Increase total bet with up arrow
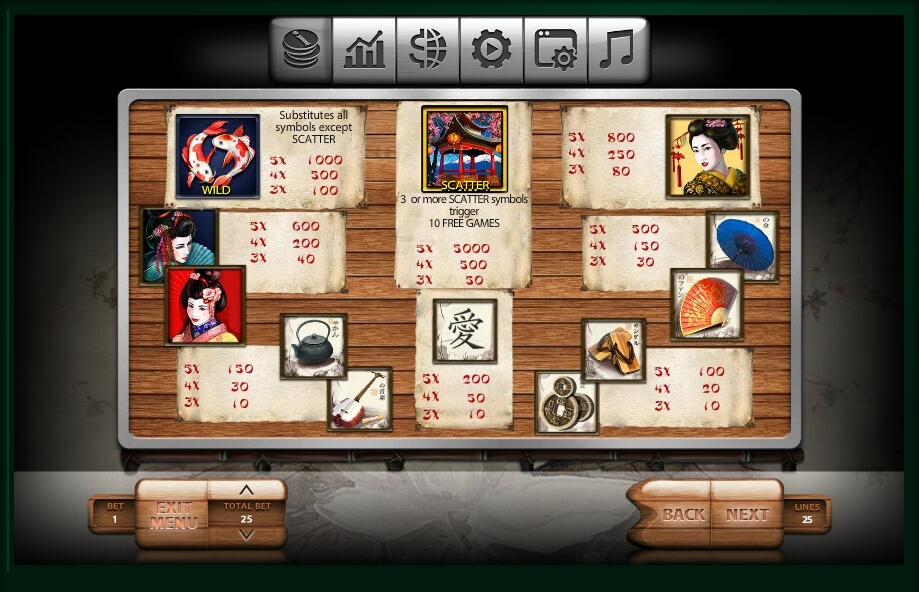The image size is (919, 592). 246,490
